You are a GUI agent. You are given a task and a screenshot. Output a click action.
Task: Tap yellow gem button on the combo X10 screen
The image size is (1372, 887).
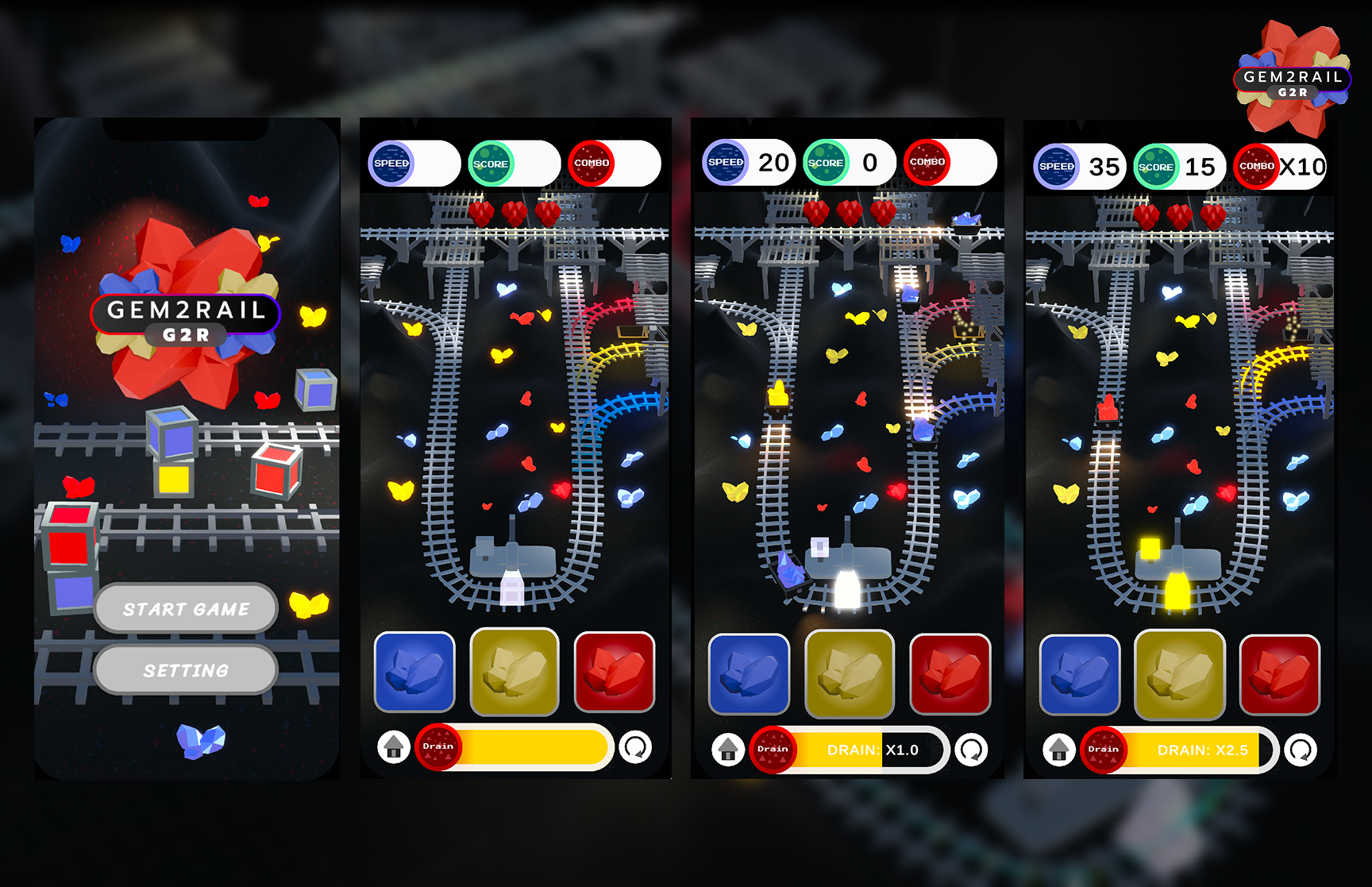[x=1180, y=675]
